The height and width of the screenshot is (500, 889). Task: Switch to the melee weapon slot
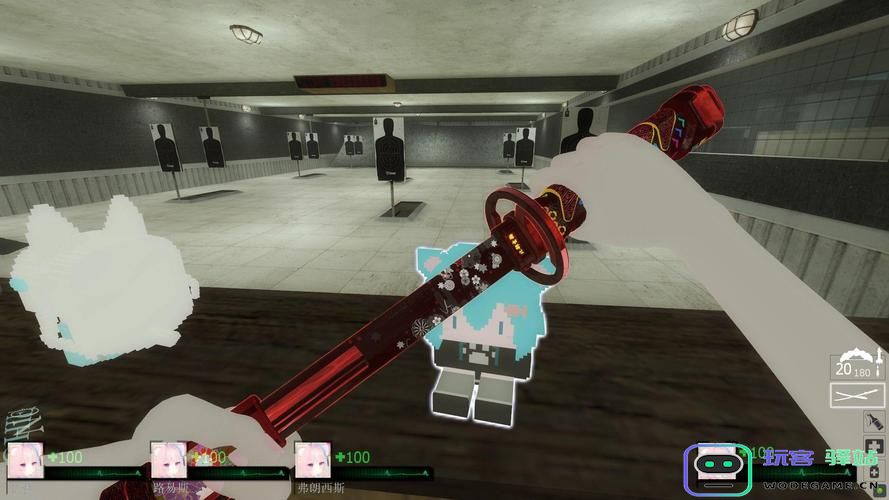(857, 396)
